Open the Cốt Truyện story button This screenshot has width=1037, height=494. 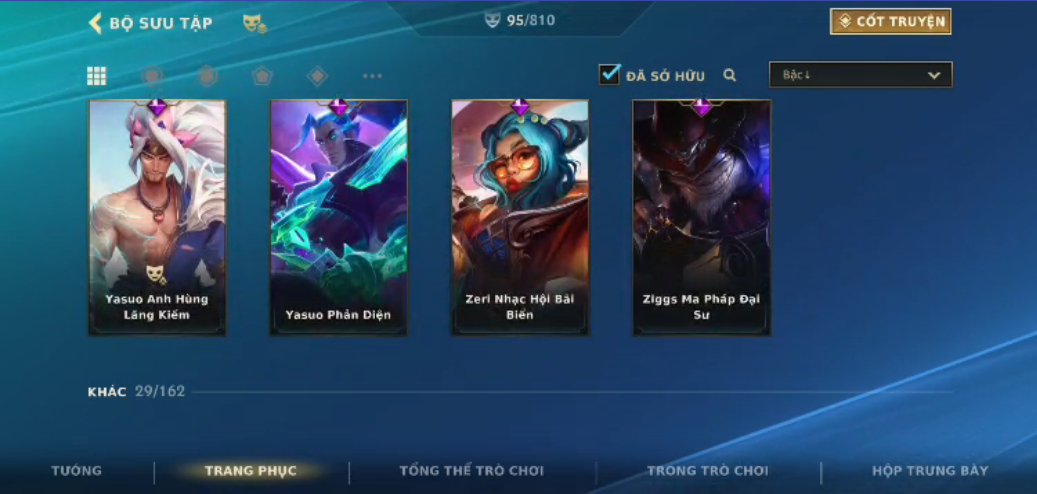coord(890,22)
